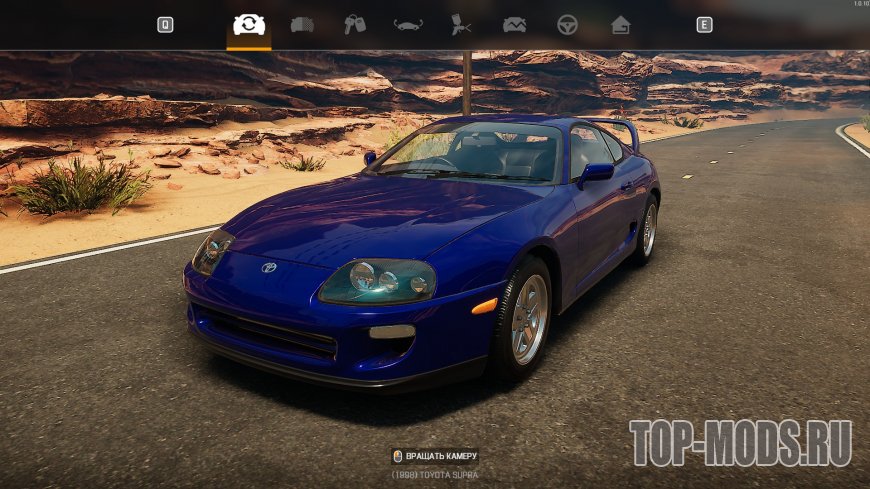Viewport: 870px width, 489px height.
Task: Select the car rotation view tab
Action: tap(248, 25)
